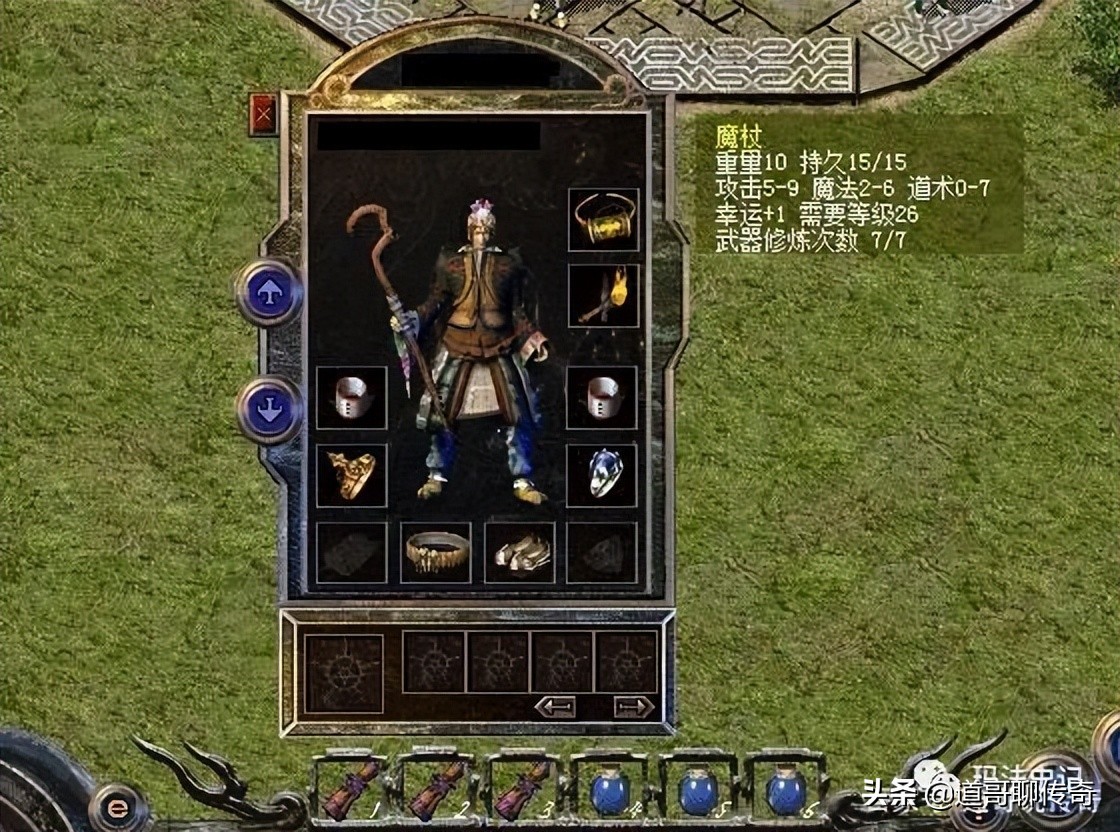The width and height of the screenshot is (1120, 832).
Task: Click the round "e" button
Action: tap(119, 808)
